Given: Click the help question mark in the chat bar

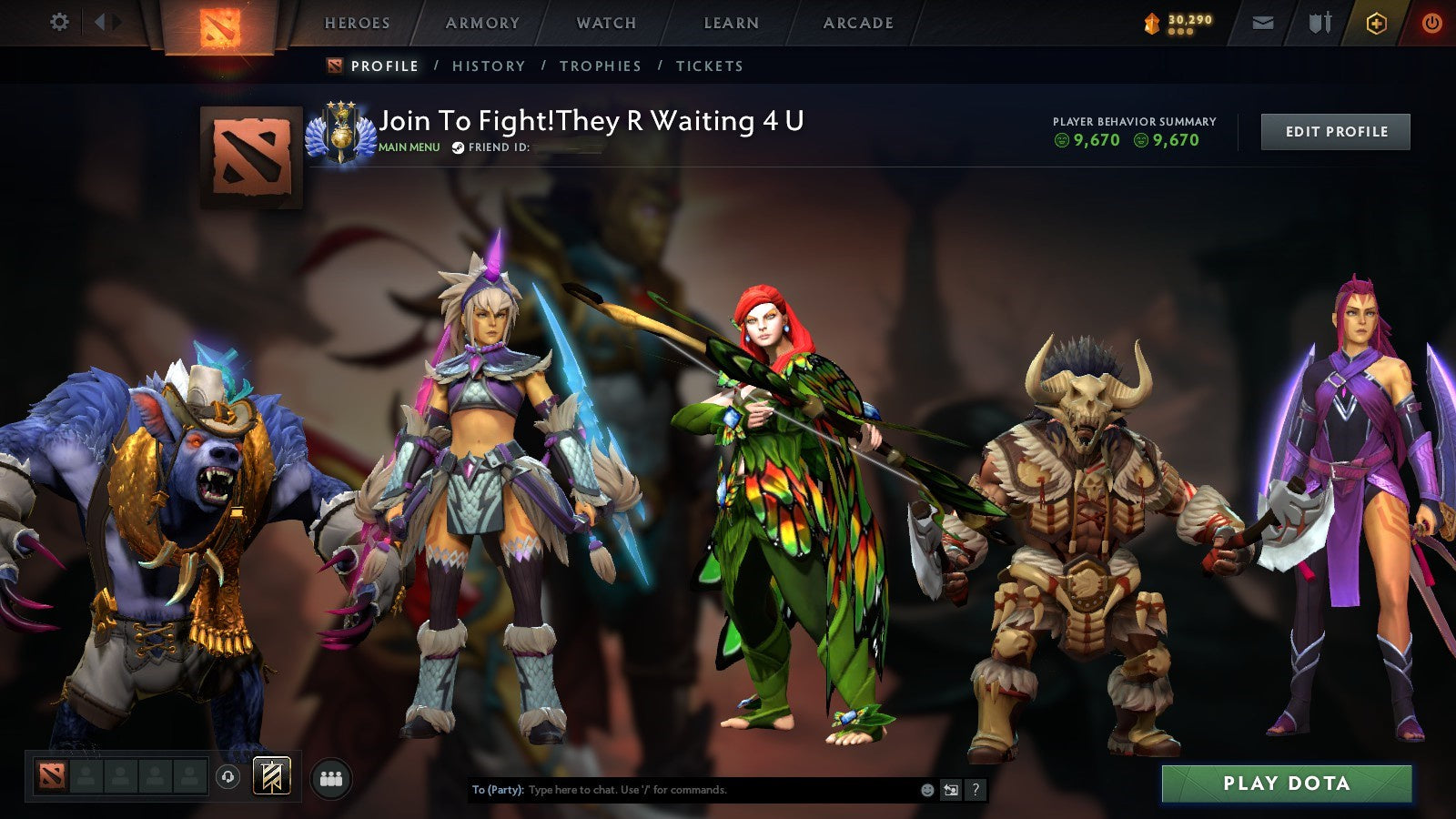Looking at the screenshot, I should pos(976,792).
